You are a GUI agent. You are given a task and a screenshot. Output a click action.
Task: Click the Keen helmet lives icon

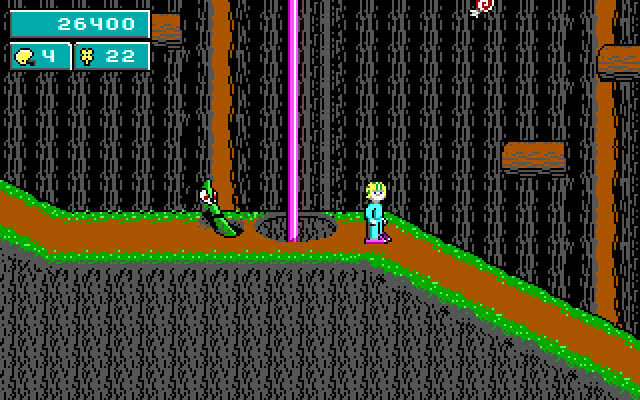[24, 57]
